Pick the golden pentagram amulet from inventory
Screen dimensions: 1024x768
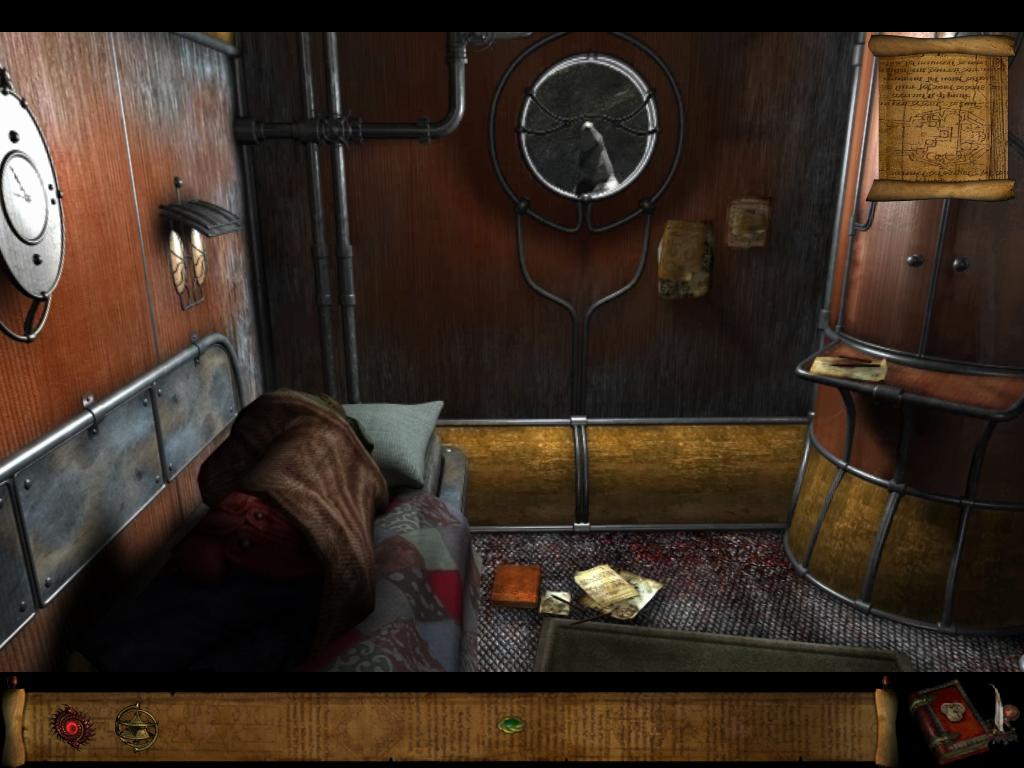click(135, 727)
